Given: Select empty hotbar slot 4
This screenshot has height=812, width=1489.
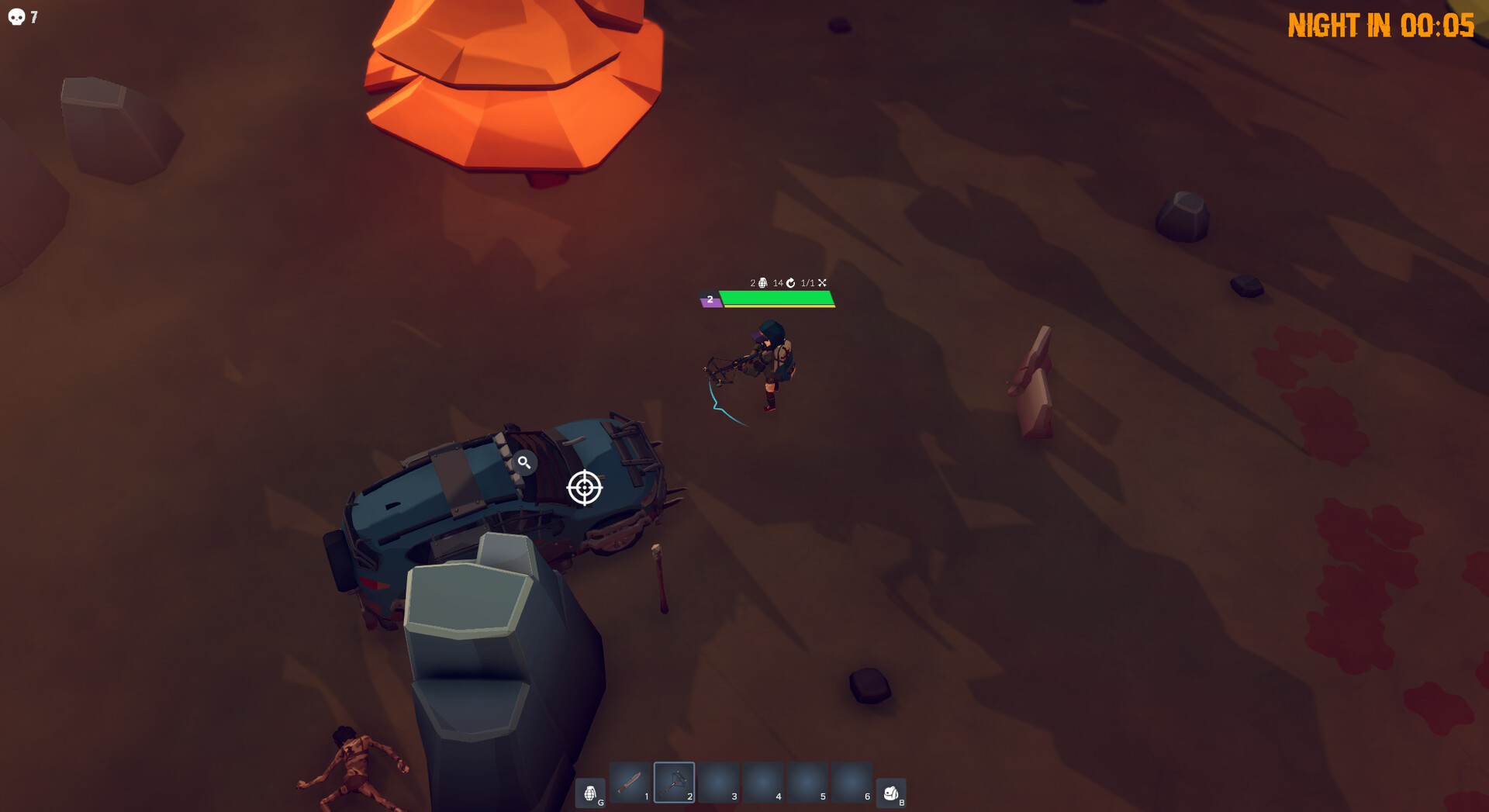Looking at the screenshot, I should [762, 783].
